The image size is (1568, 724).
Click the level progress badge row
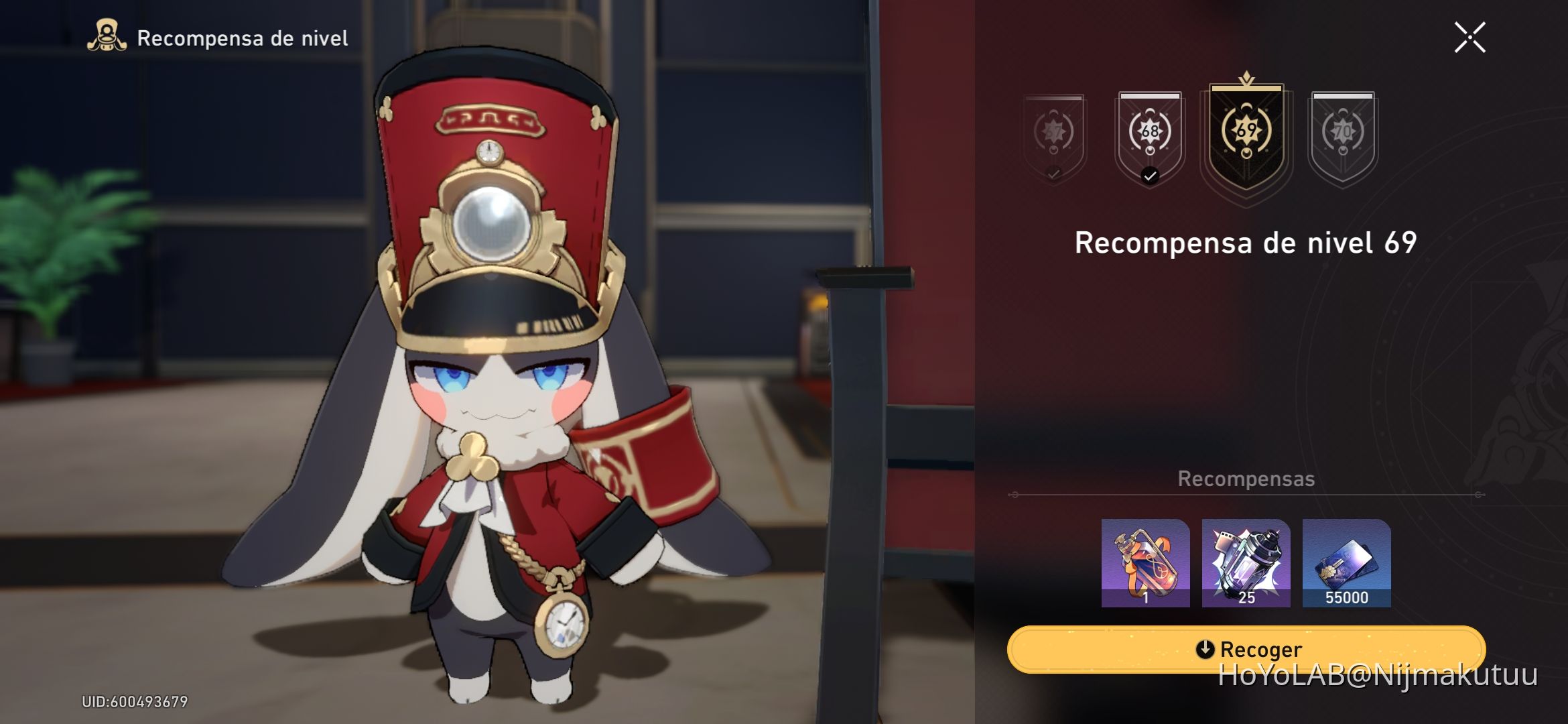tap(1199, 132)
